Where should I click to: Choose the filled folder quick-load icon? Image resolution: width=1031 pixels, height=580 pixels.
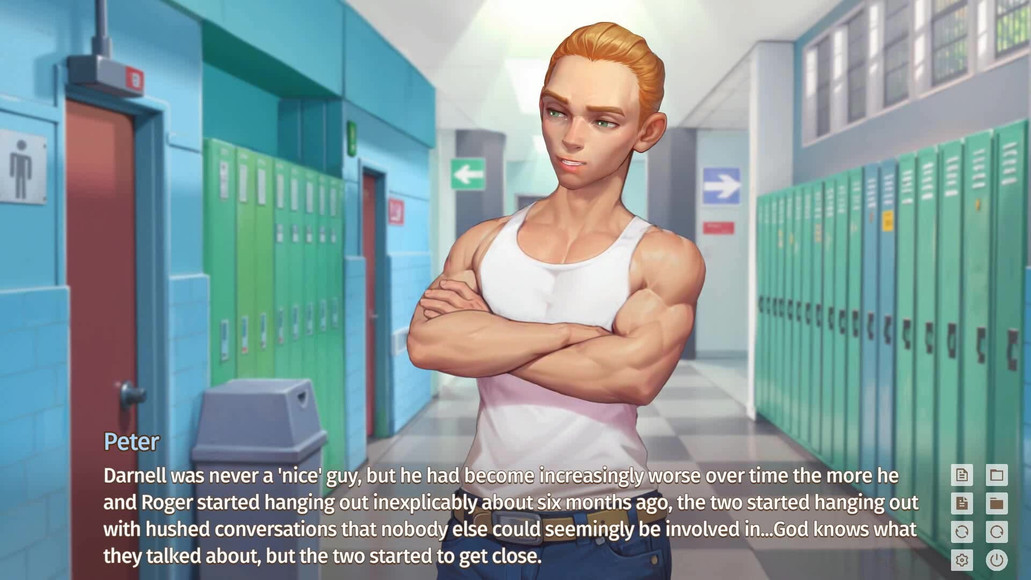(996, 503)
